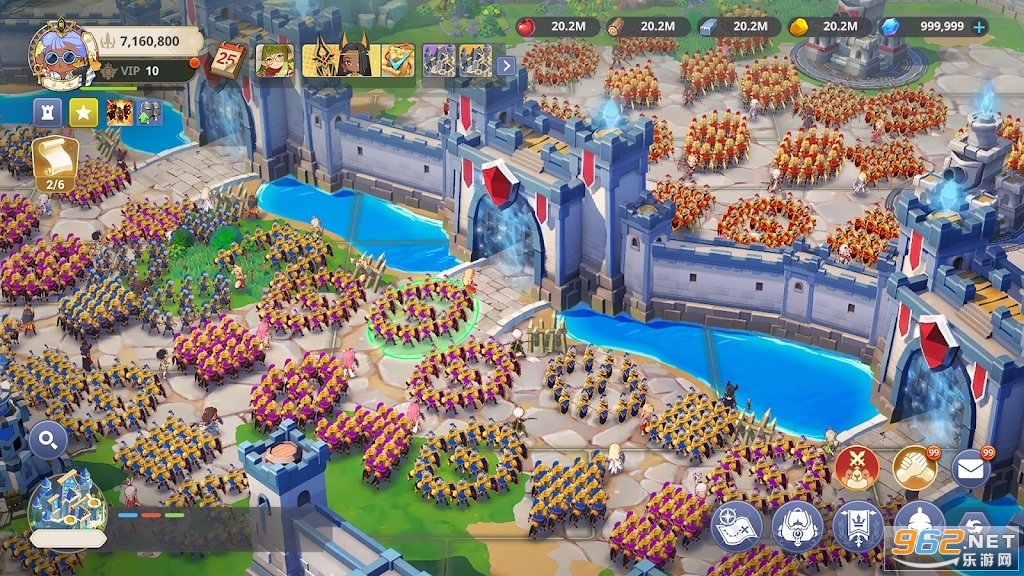This screenshot has width=1024, height=576.
Task: Open the crown banner menu
Action: [858, 527]
